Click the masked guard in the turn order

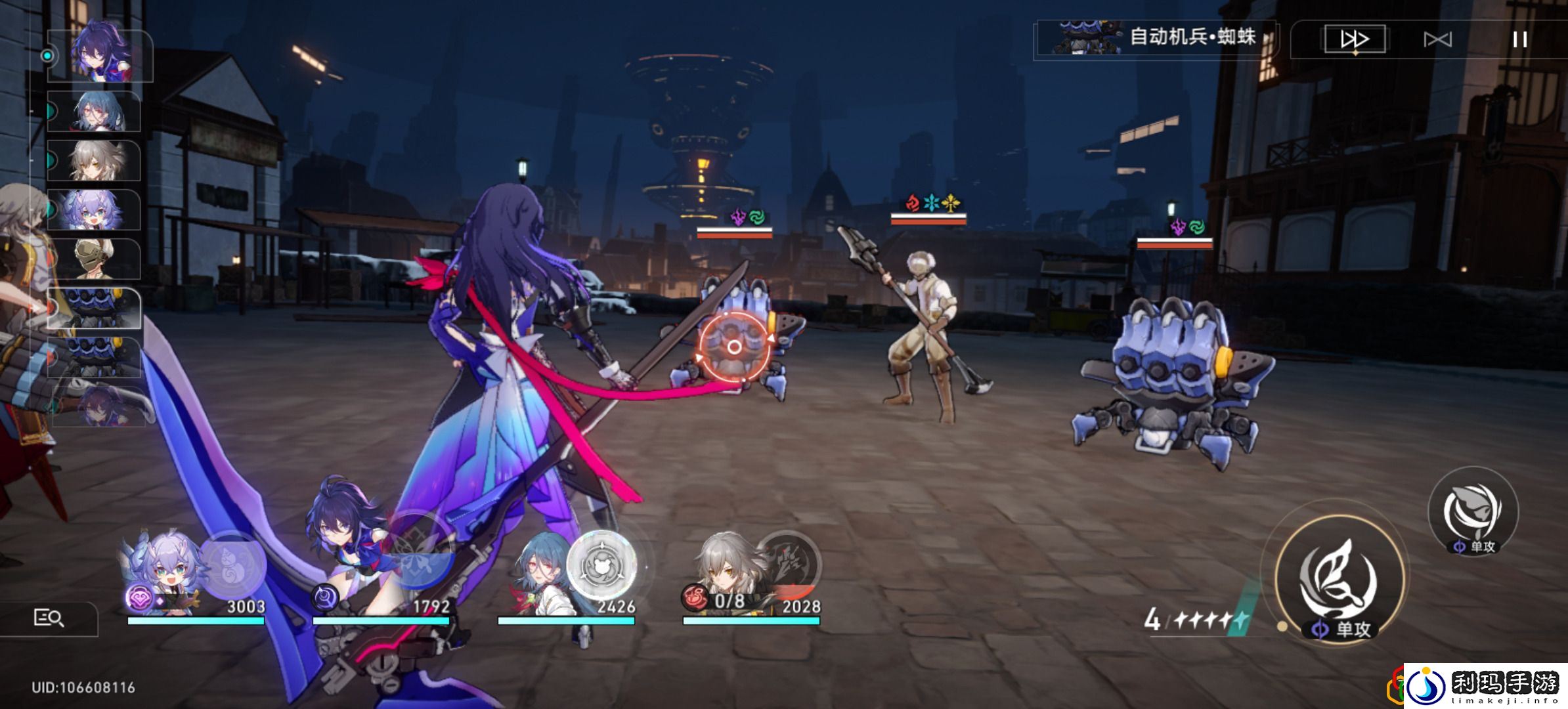pos(95,259)
